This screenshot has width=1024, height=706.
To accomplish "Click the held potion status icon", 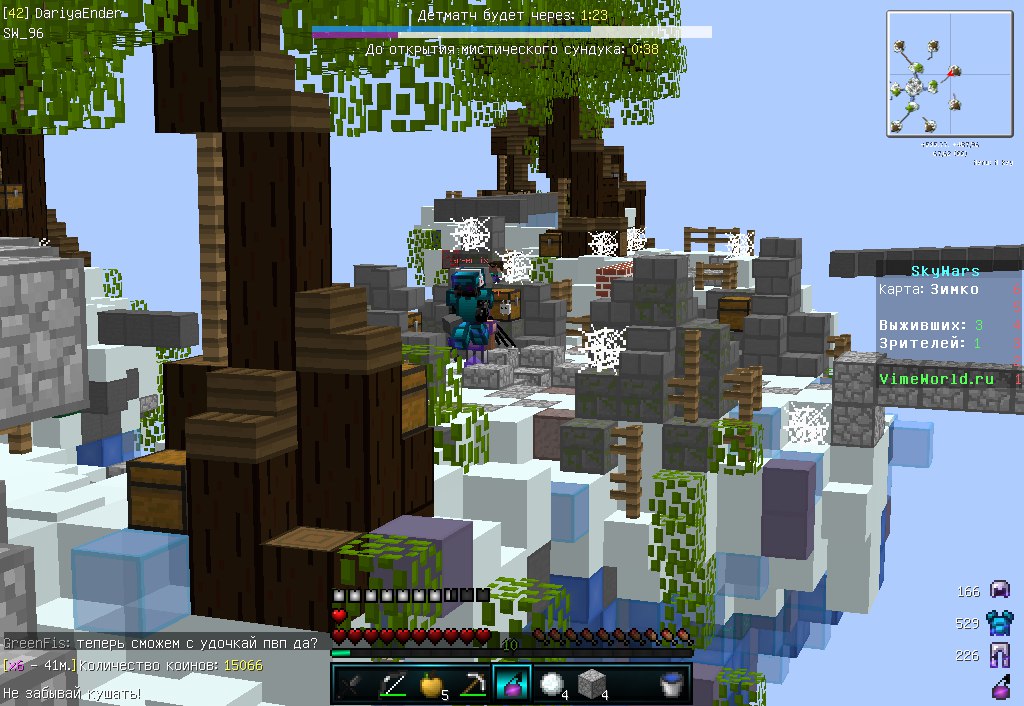I will point(999,688).
